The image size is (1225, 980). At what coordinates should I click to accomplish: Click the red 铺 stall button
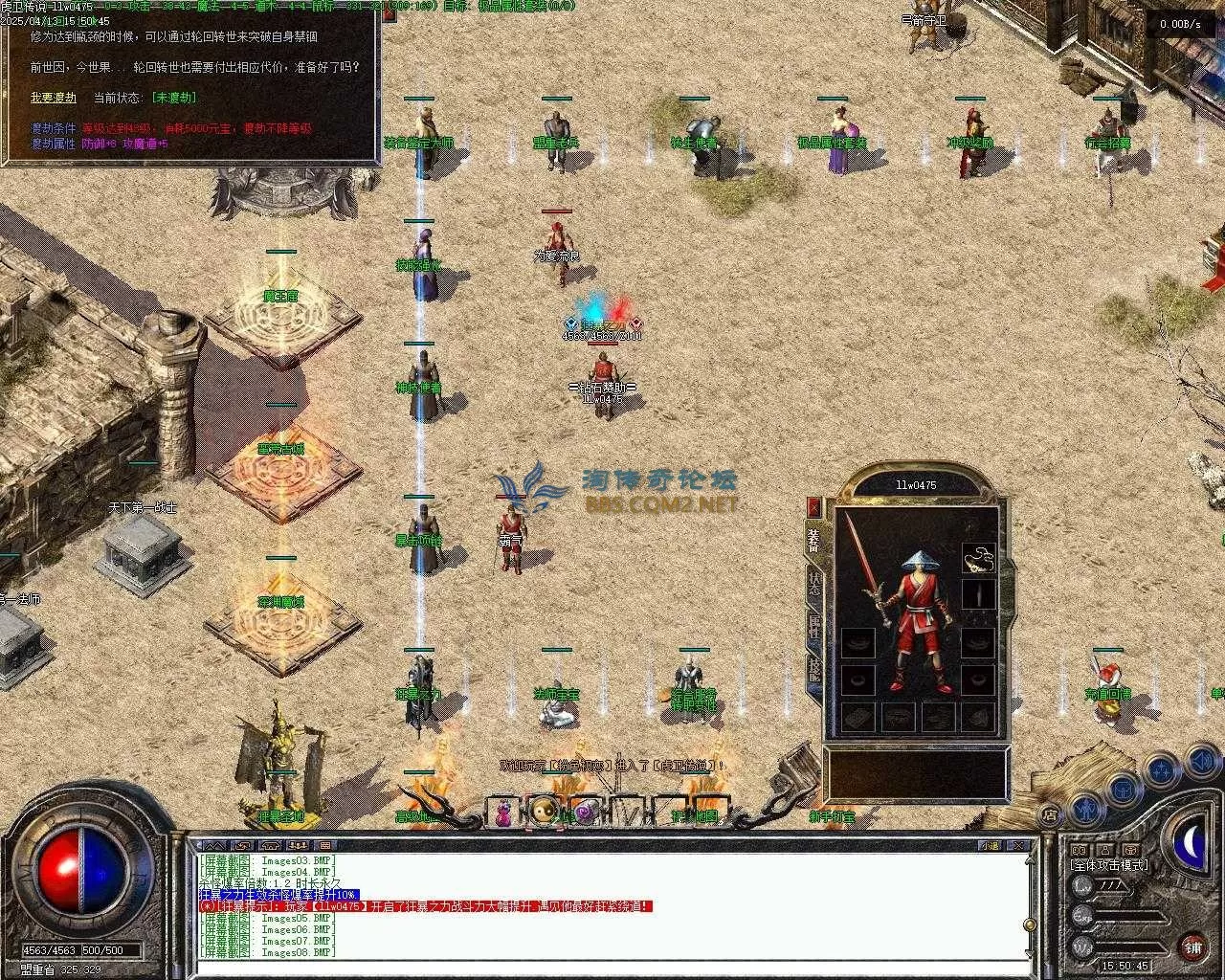1192,947
